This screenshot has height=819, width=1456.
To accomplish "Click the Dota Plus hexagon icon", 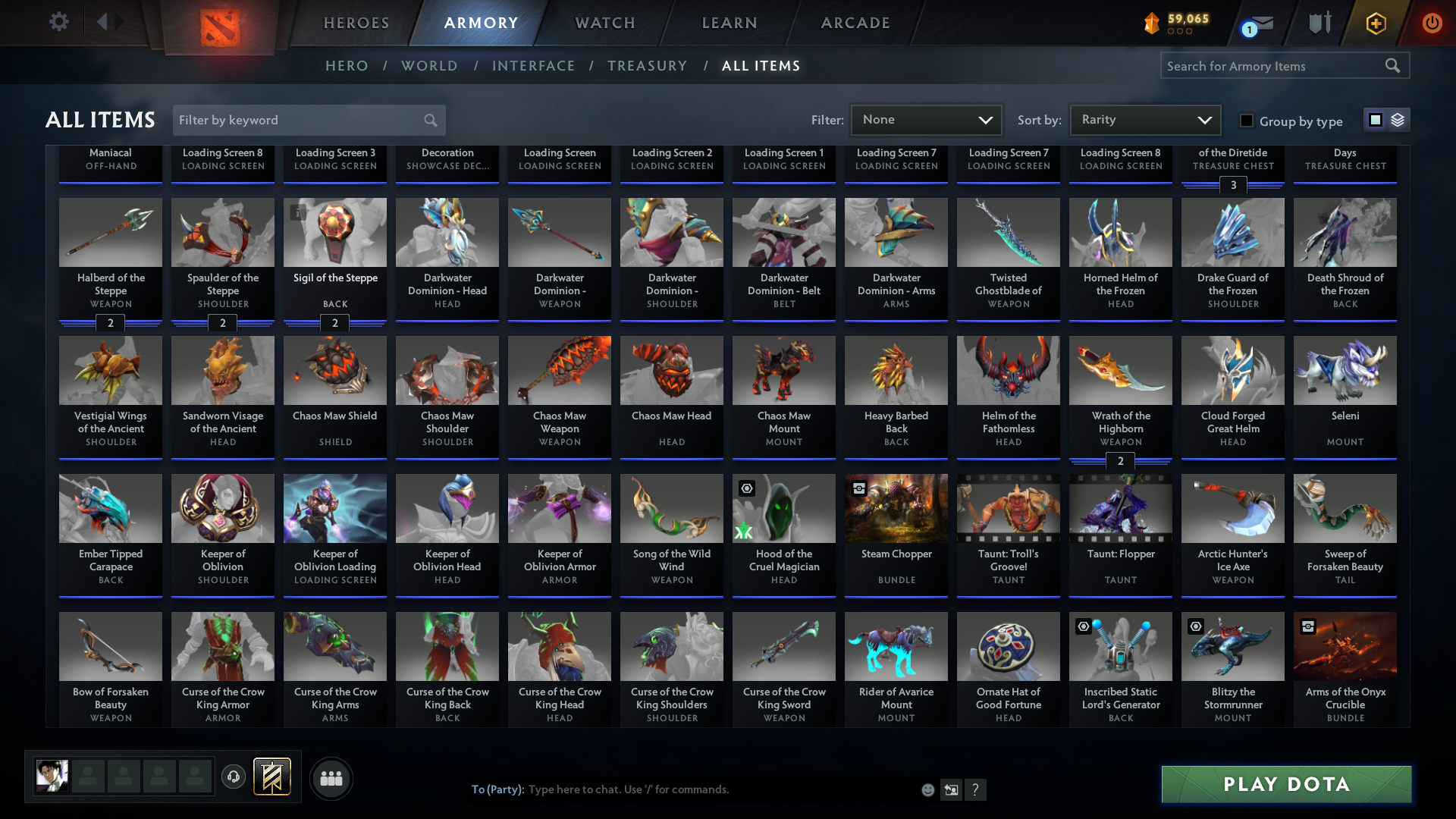I will point(1375,23).
